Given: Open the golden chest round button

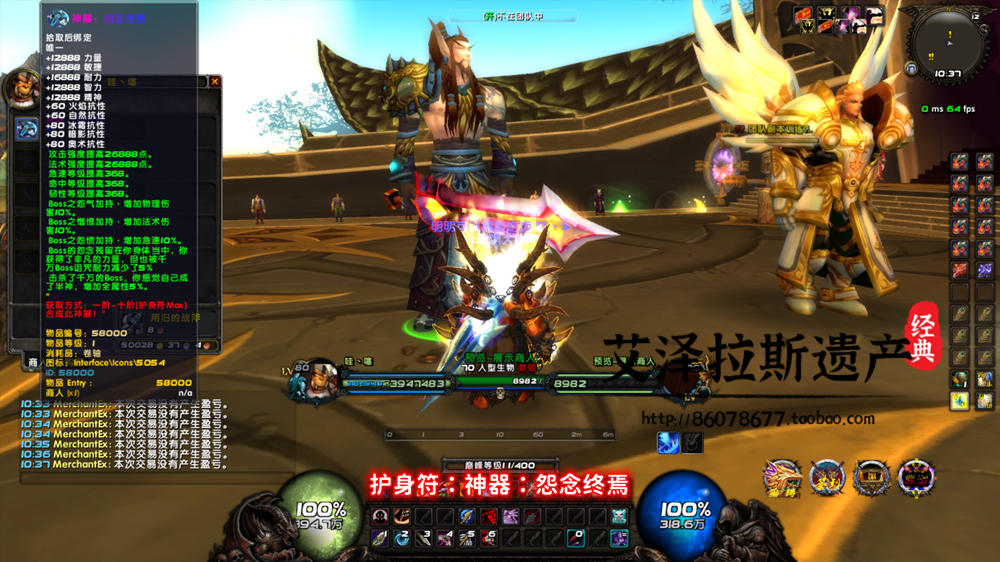Looking at the screenshot, I should (872, 478).
